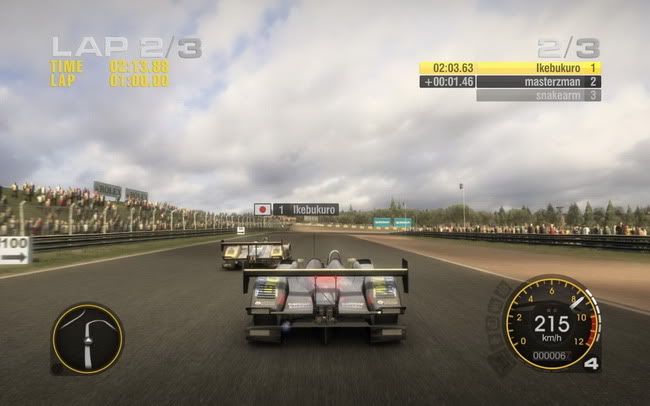Image resolution: width=650 pixels, height=406 pixels.
Task: Select masterzman's row in the standings
Action: [510, 82]
